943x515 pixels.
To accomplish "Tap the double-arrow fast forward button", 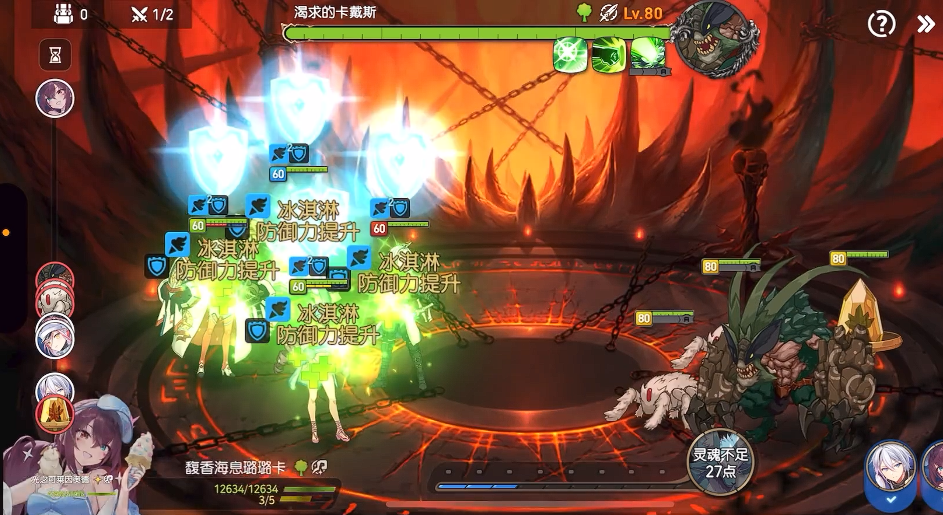I will pos(925,24).
